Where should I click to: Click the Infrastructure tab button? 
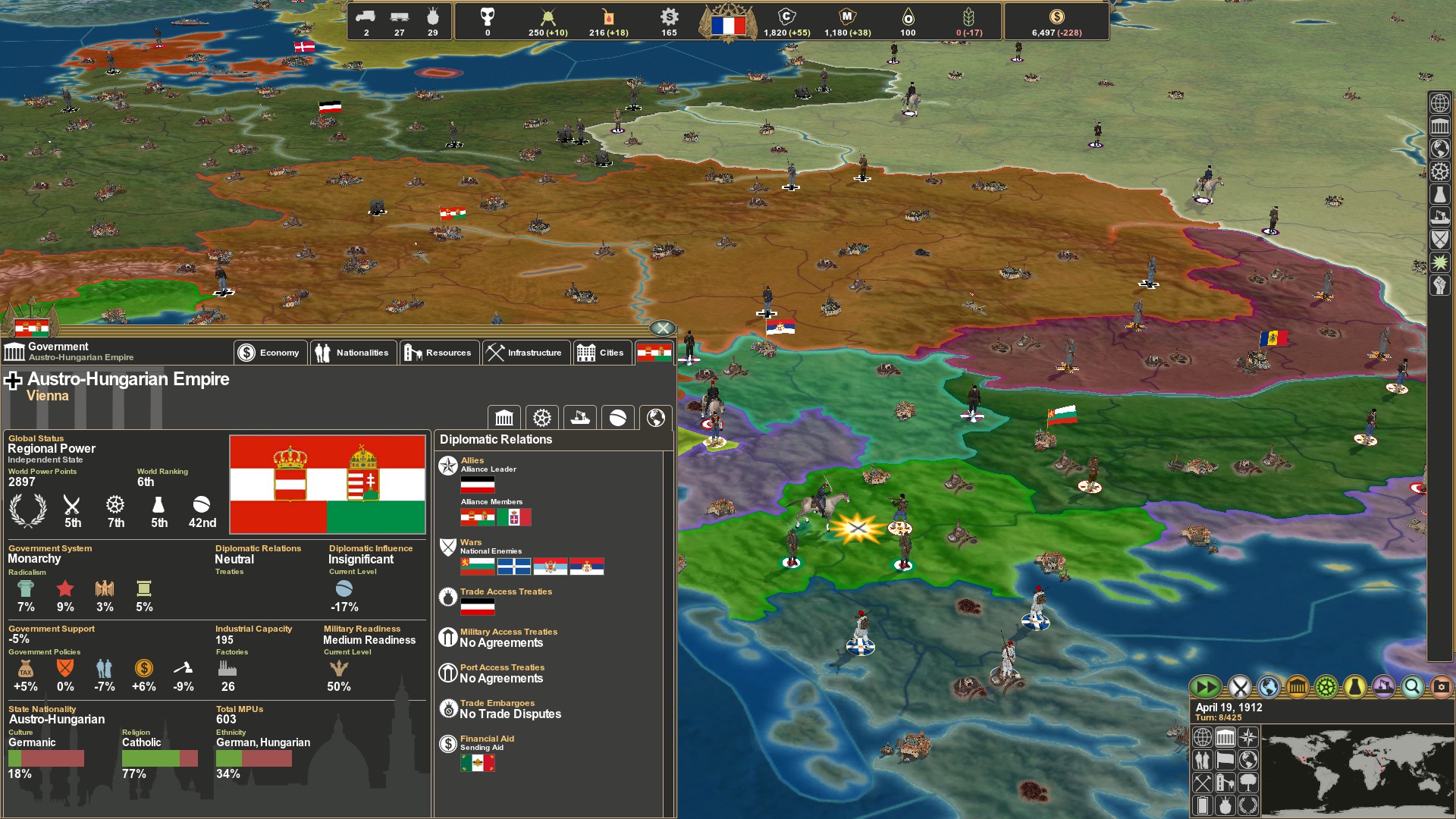(526, 352)
